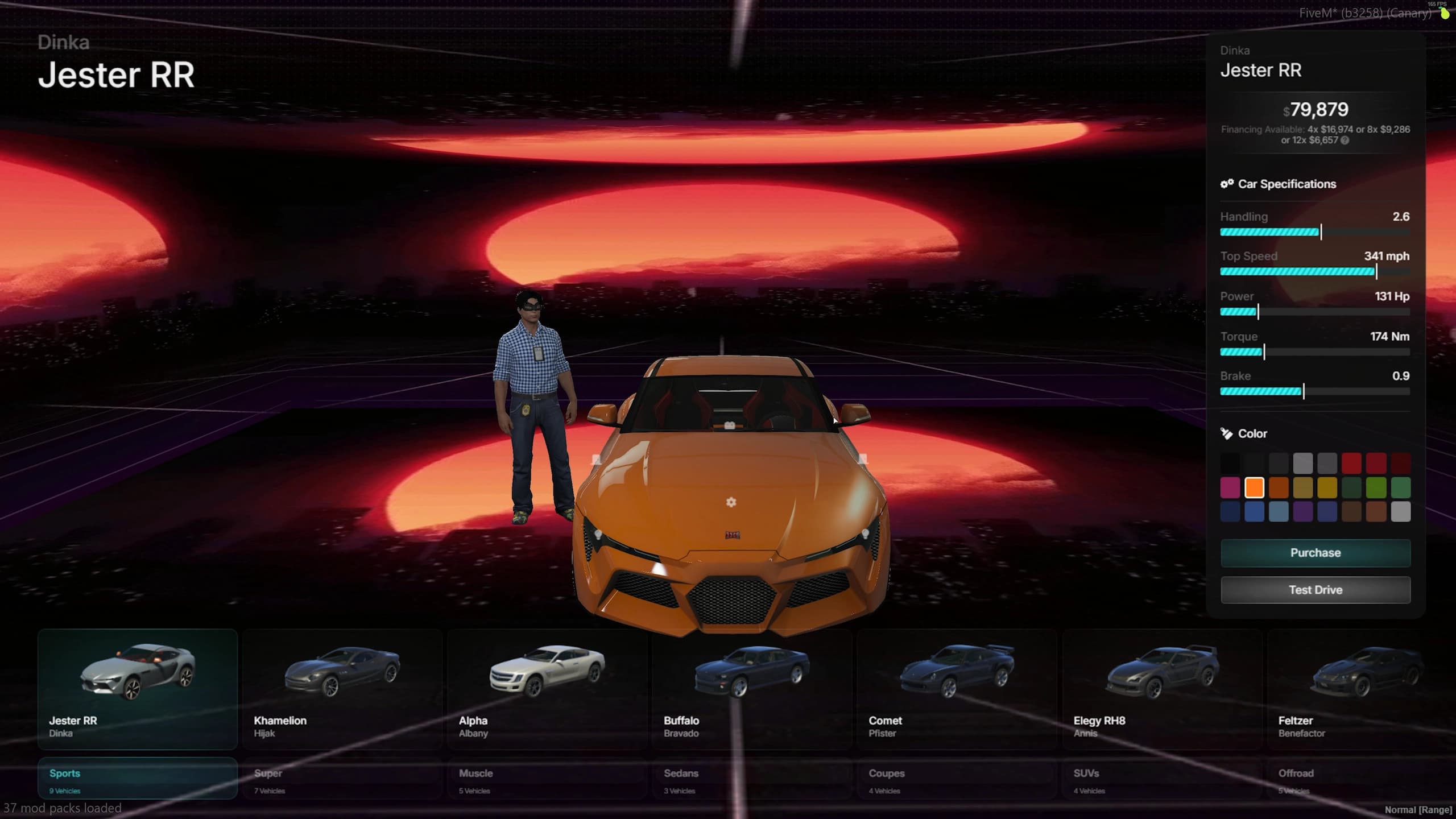Click the Purchase button

pos(1315,552)
